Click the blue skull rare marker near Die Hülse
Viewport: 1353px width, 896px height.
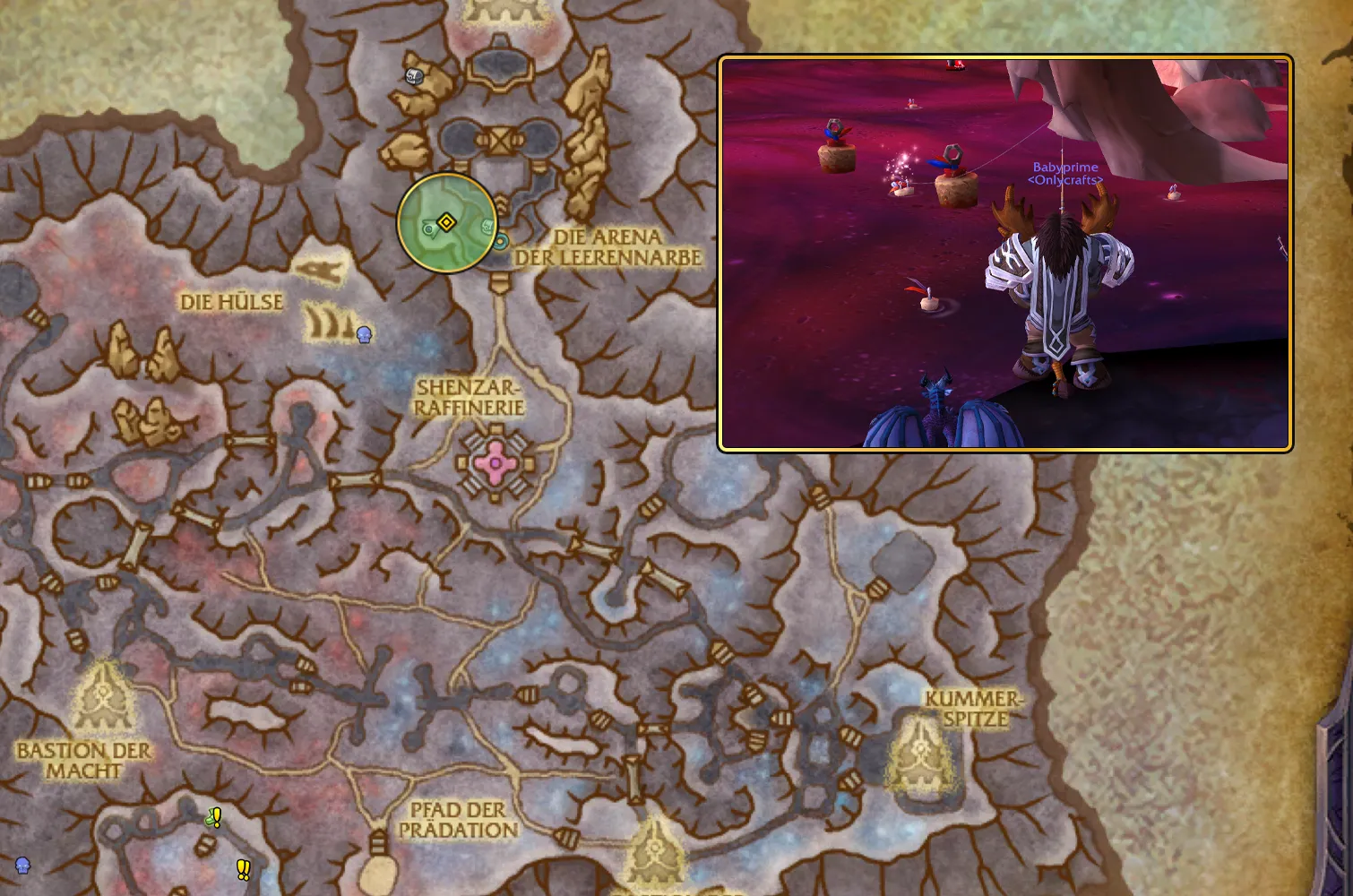[364, 335]
